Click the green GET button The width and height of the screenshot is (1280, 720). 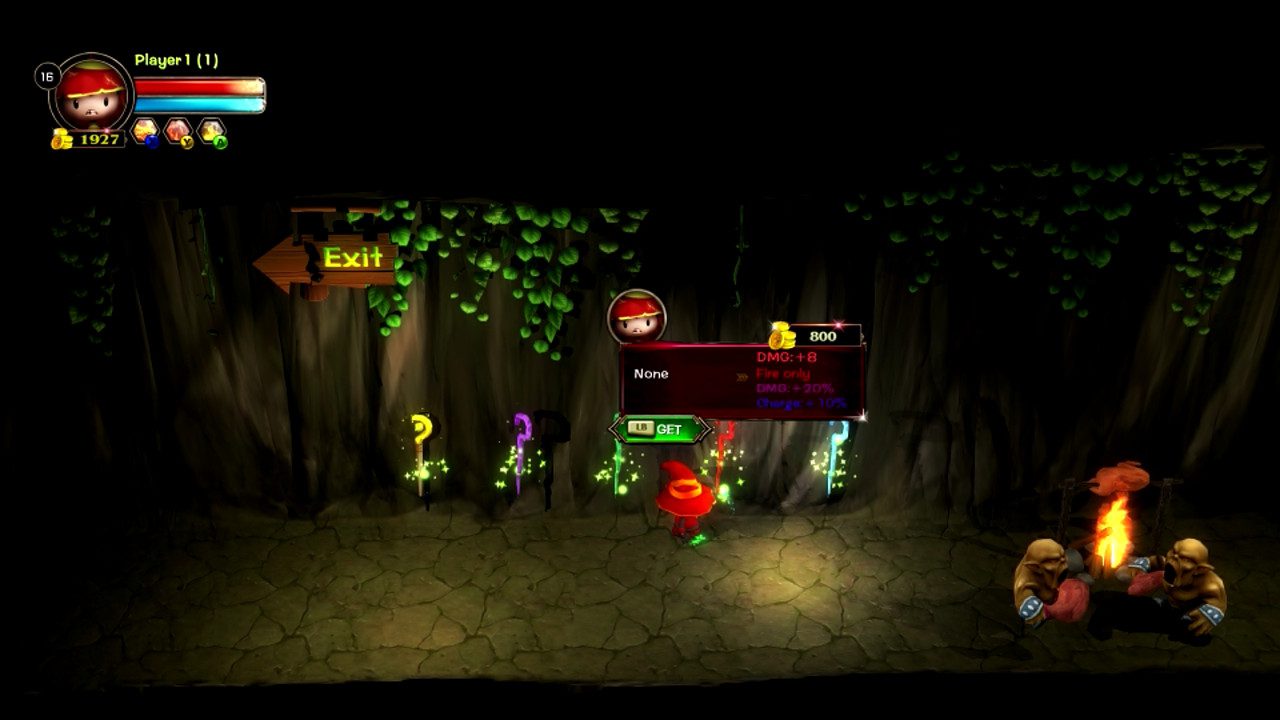point(660,429)
